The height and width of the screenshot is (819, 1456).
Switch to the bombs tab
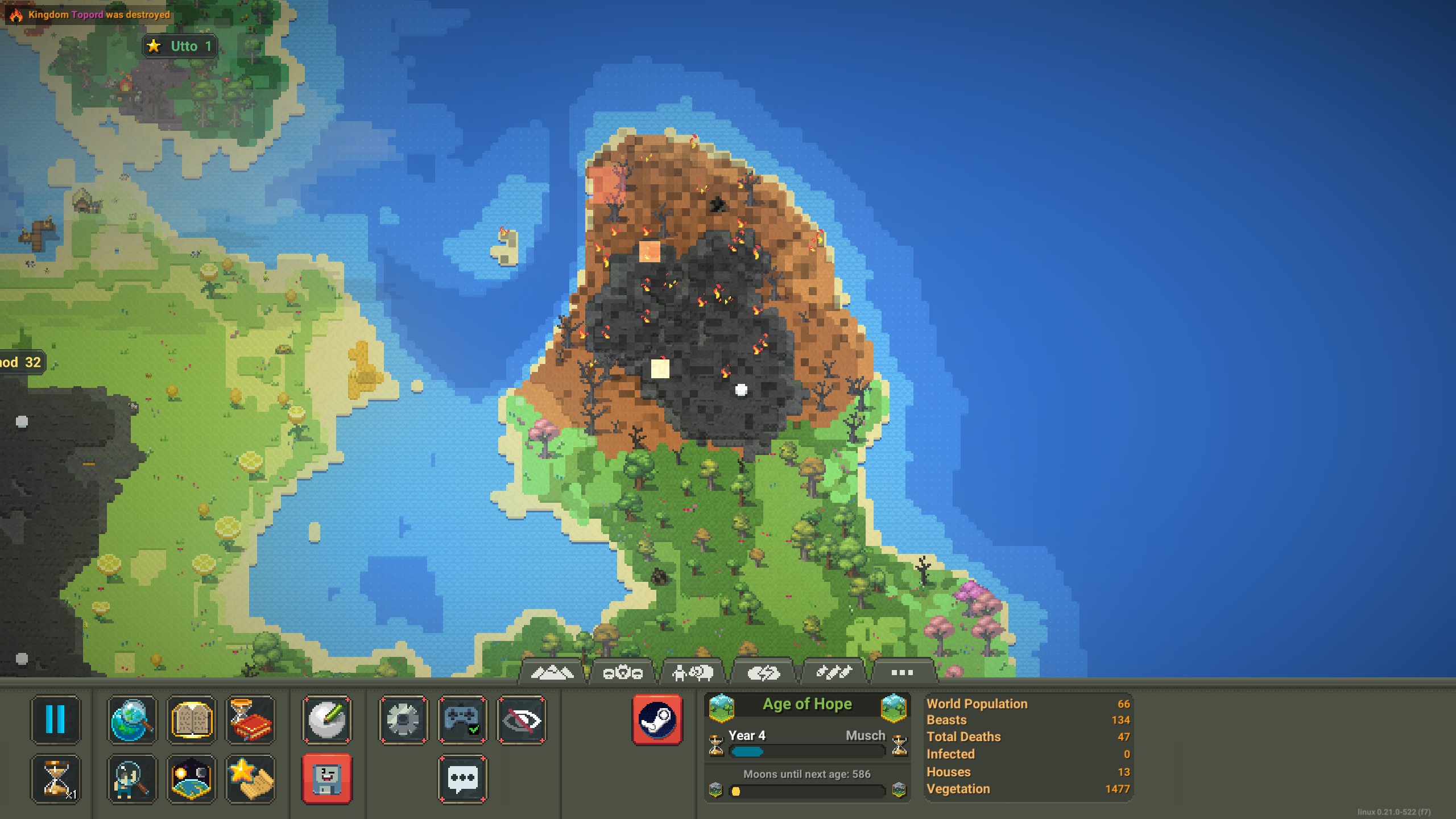tap(833, 673)
